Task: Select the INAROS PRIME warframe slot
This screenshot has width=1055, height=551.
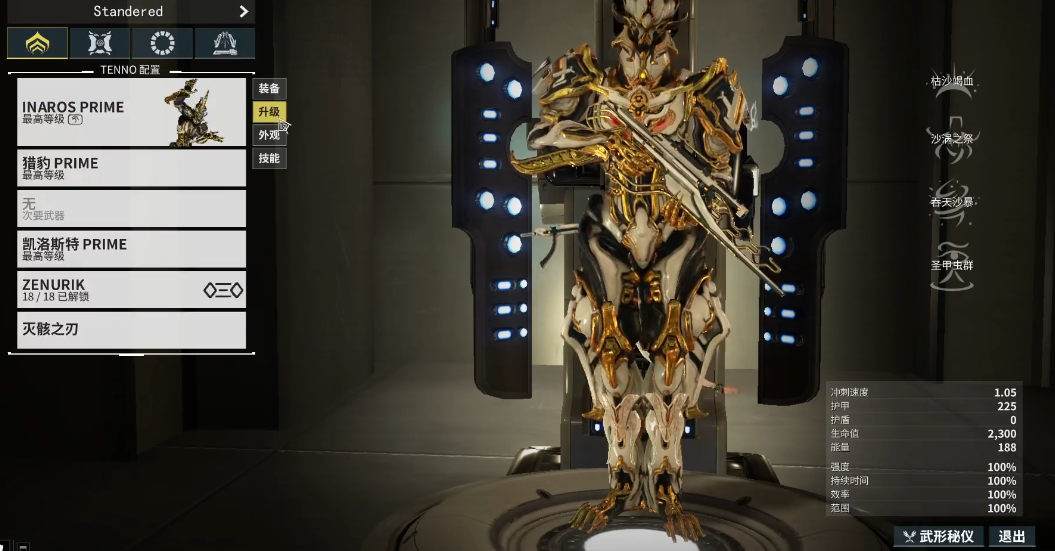Action: pos(131,112)
